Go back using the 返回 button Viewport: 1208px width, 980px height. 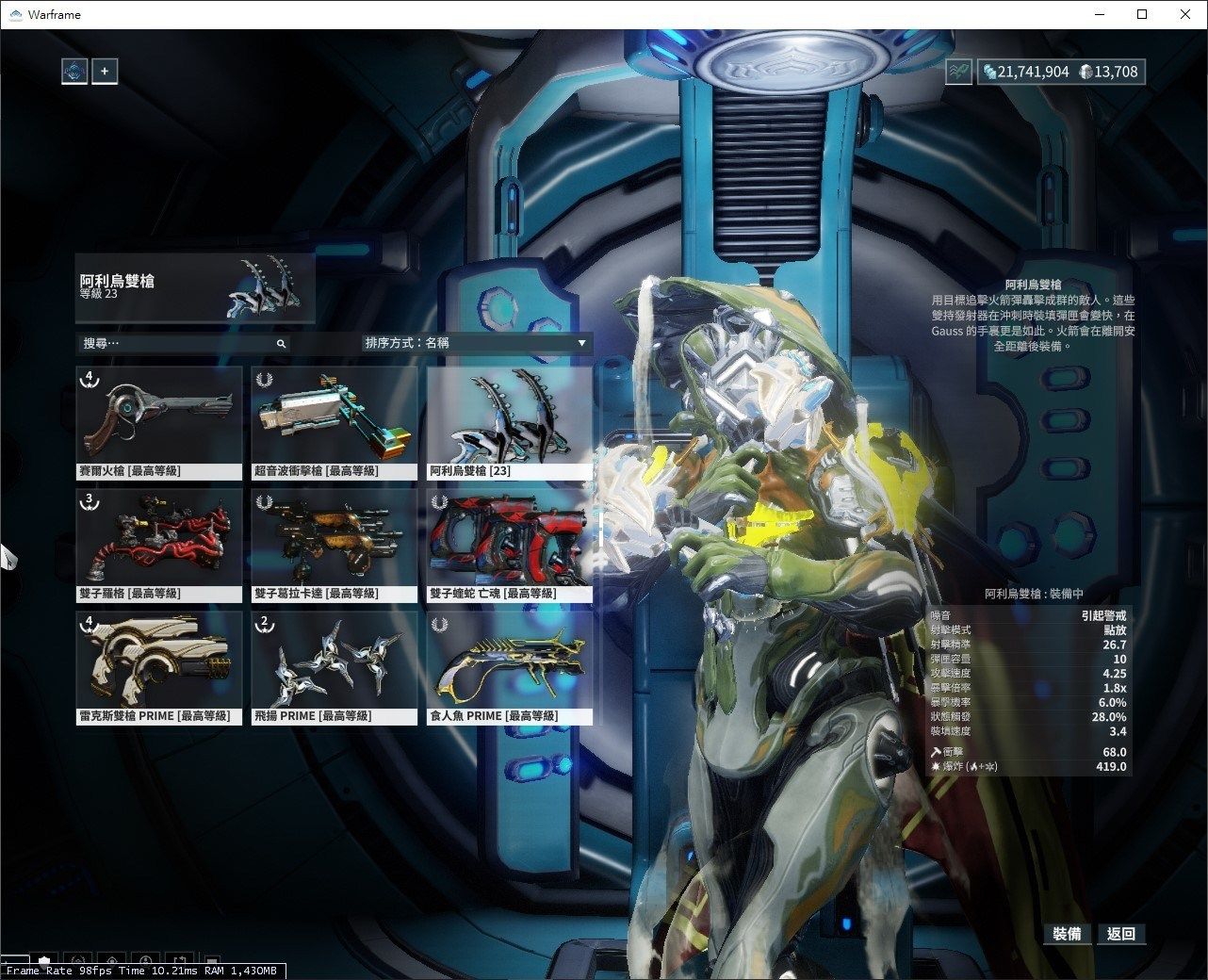[x=1121, y=934]
